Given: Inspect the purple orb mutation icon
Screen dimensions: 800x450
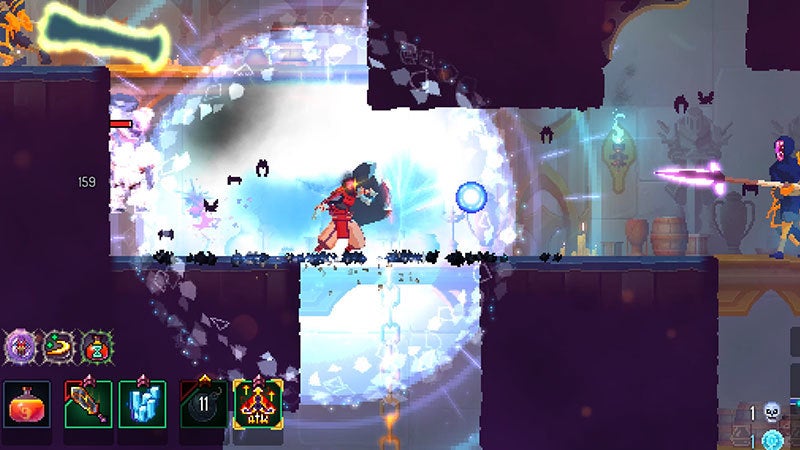Looking at the screenshot, I should pyautogui.click(x=20, y=348).
